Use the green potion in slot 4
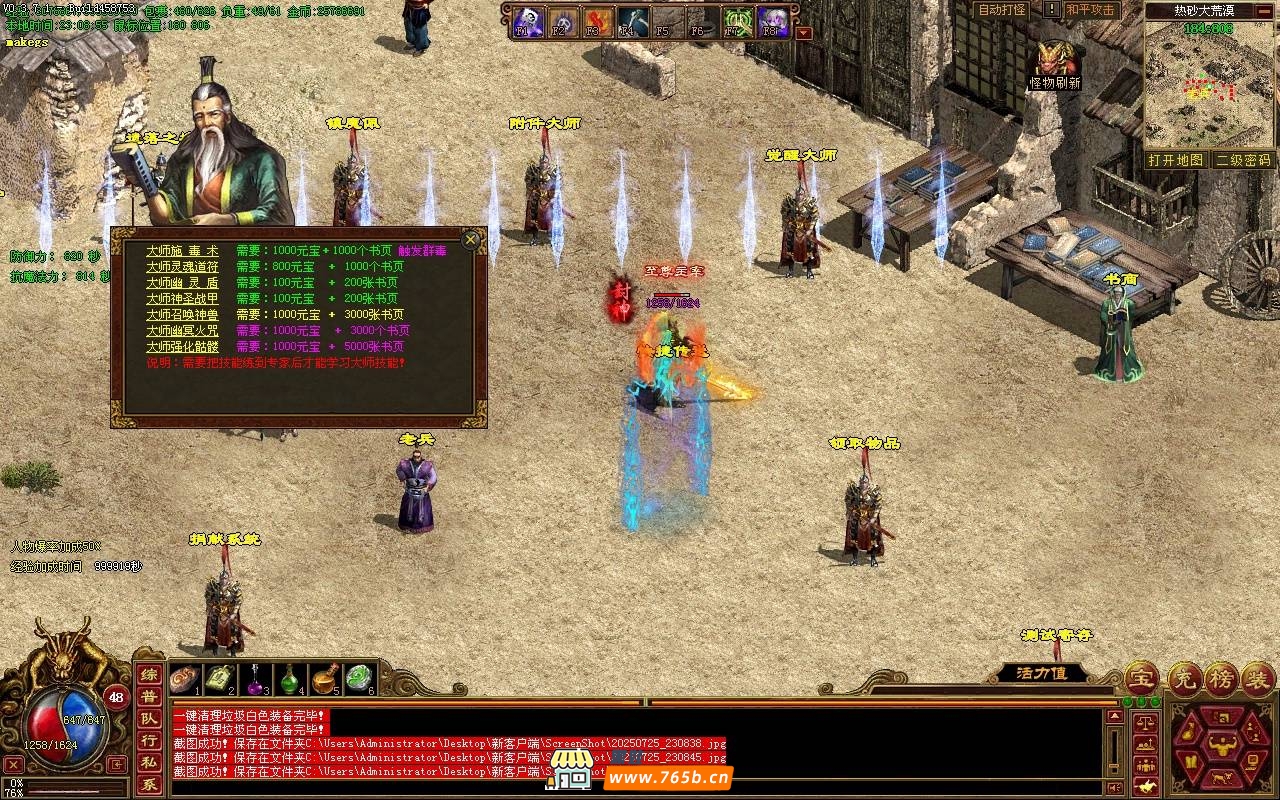This screenshot has height=800, width=1280. (x=289, y=679)
